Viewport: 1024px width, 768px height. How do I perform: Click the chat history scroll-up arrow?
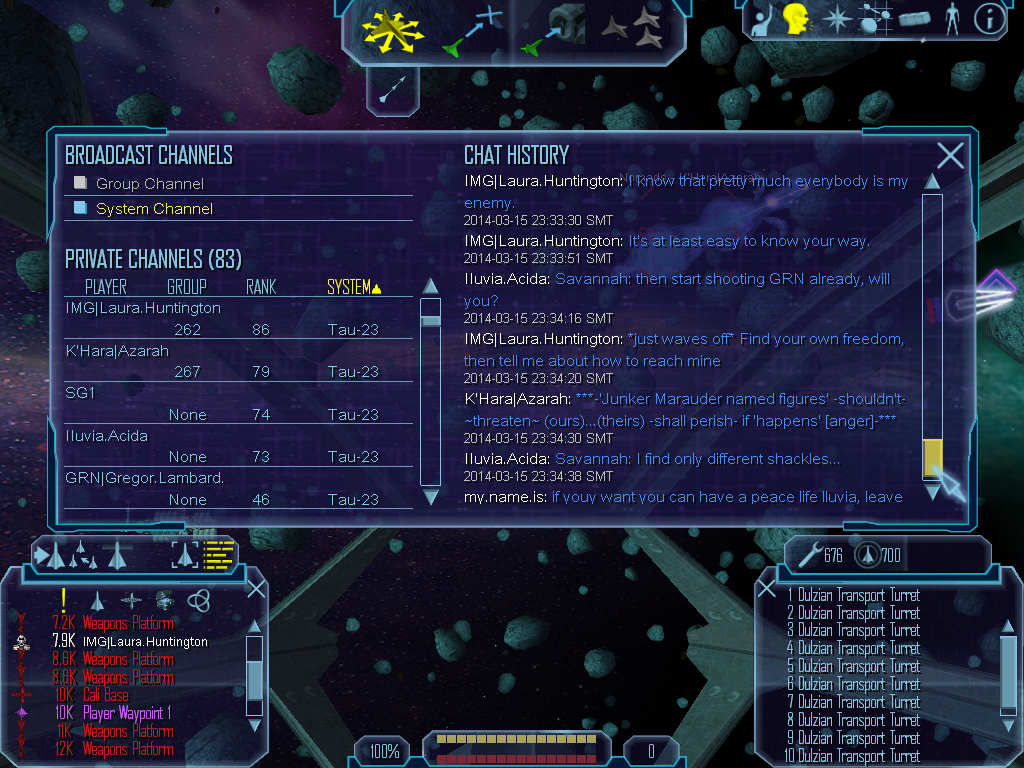pos(932,181)
